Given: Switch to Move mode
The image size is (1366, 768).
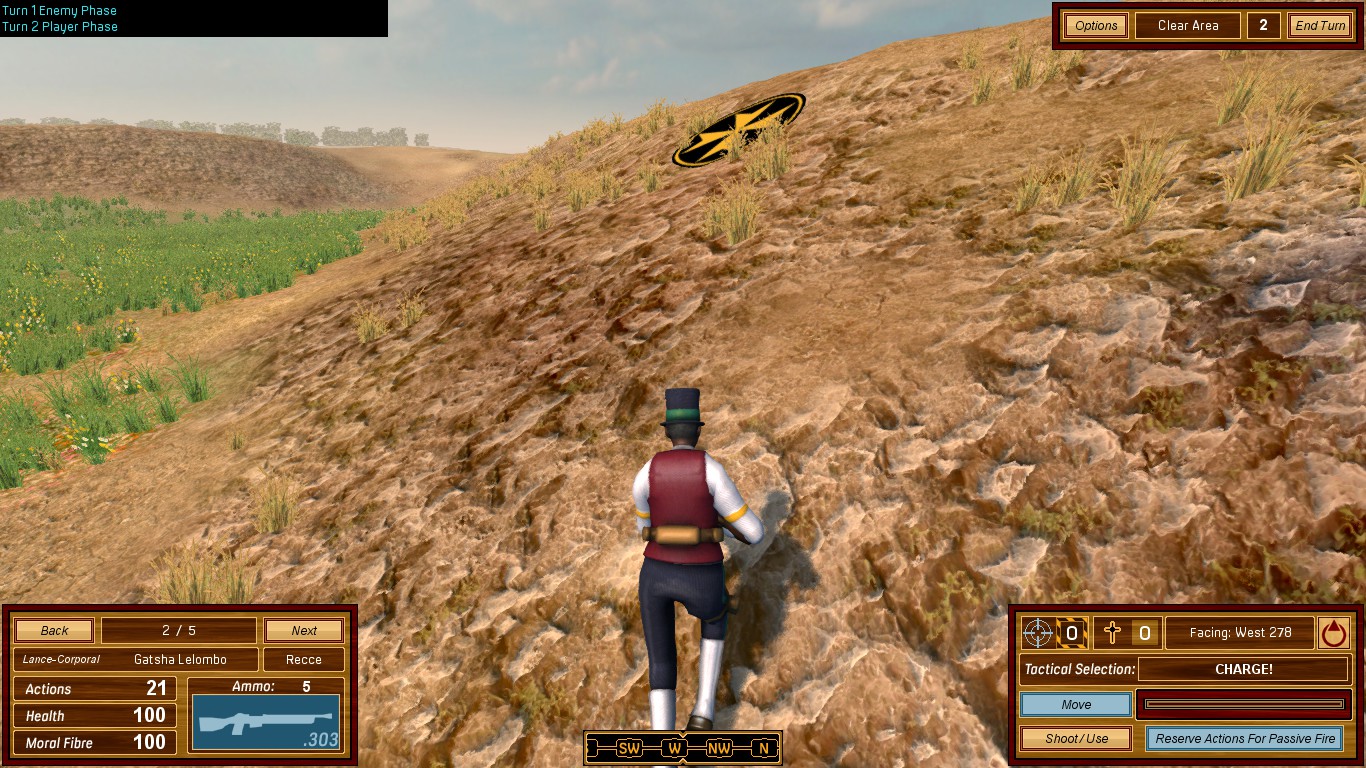Looking at the screenshot, I should (x=1076, y=705).
